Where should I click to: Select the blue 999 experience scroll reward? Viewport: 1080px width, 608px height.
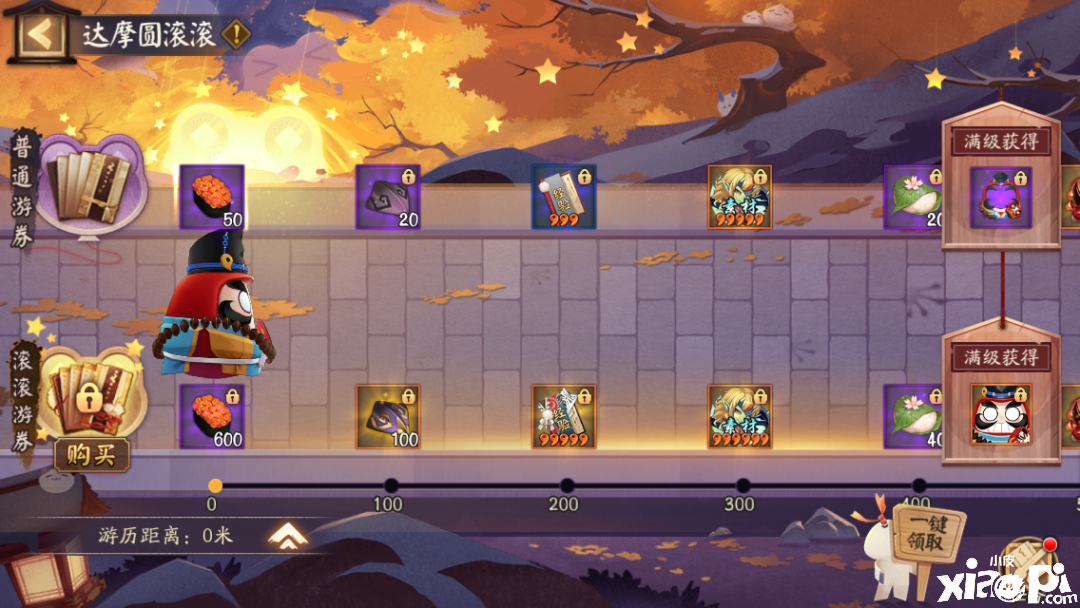point(564,197)
